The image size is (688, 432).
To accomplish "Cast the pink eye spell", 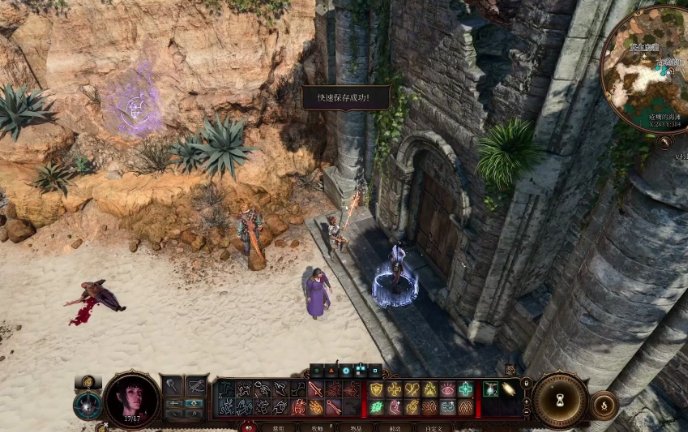I will (x=447, y=389).
